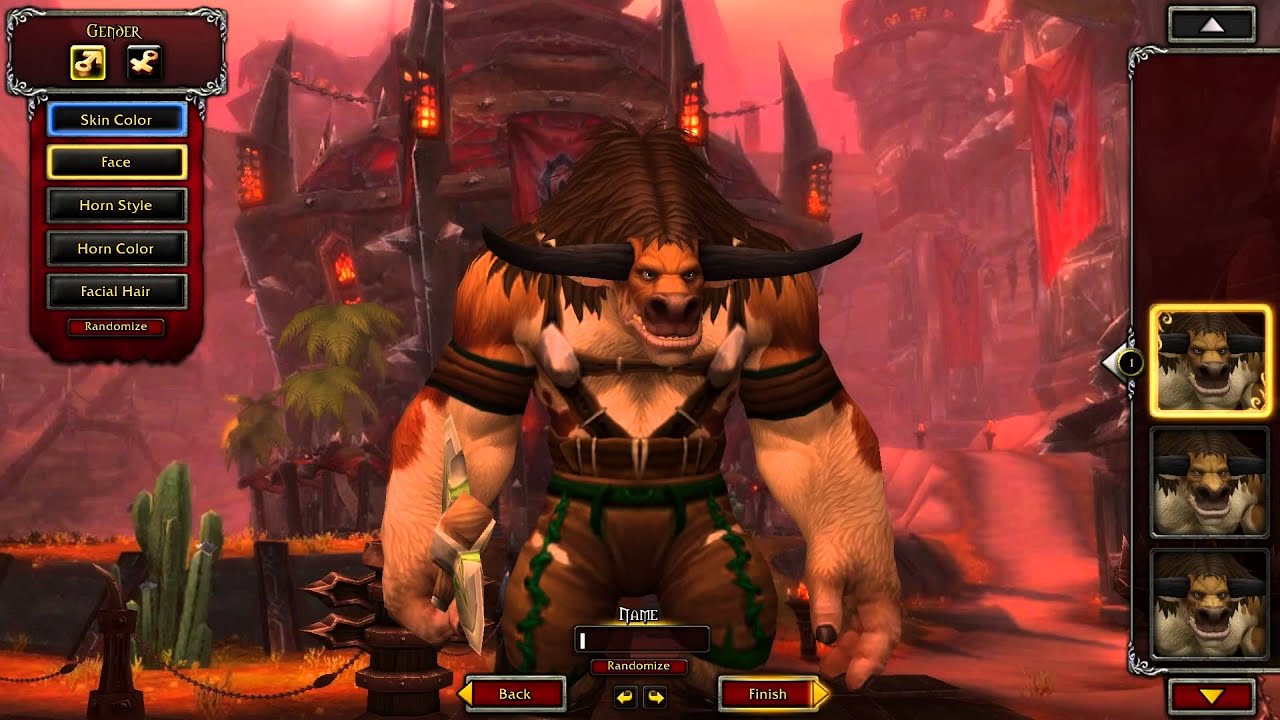The height and width of the screenshot is (720, 1280).
Task: Choose the Face customization category
Action: (116, 162)
